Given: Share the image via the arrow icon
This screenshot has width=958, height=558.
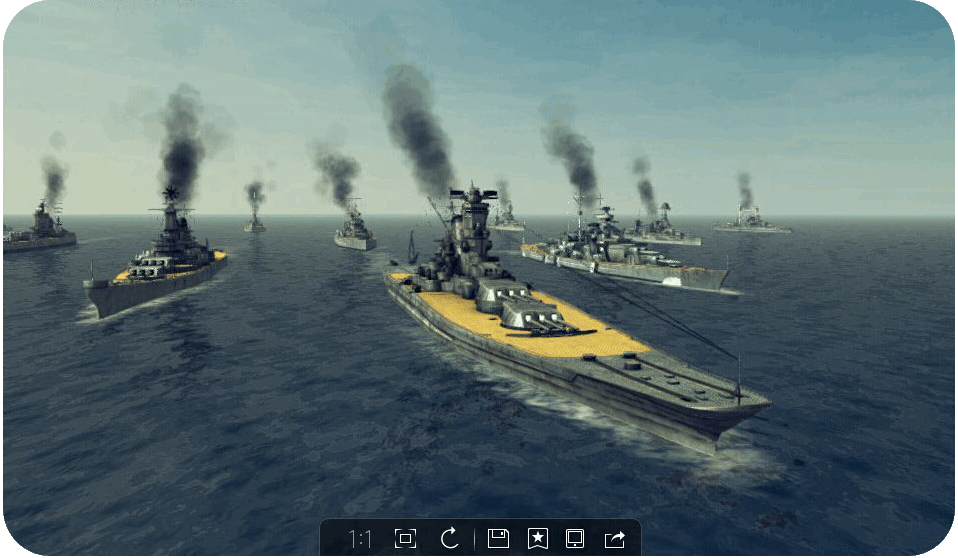Looking at the screenshot, I should click(614, 539).
